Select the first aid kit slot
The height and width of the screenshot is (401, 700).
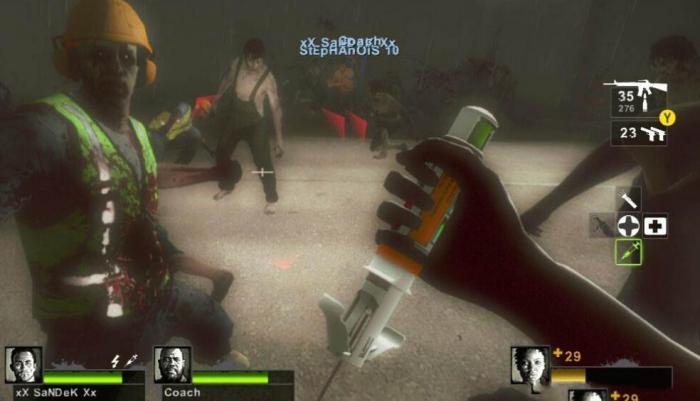(x=656, y=225)
